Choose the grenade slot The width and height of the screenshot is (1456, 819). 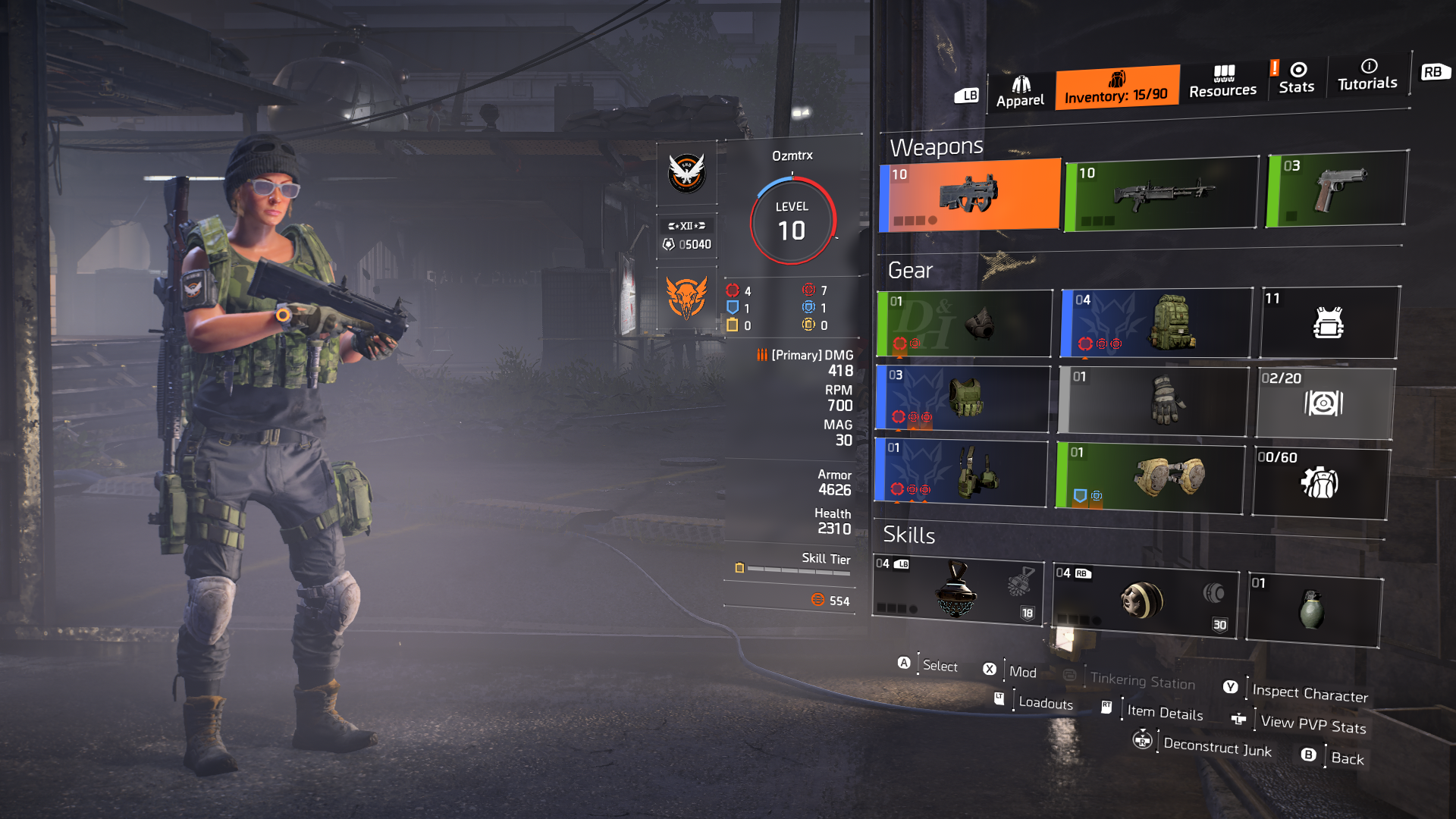click(x=1313, y=610)
